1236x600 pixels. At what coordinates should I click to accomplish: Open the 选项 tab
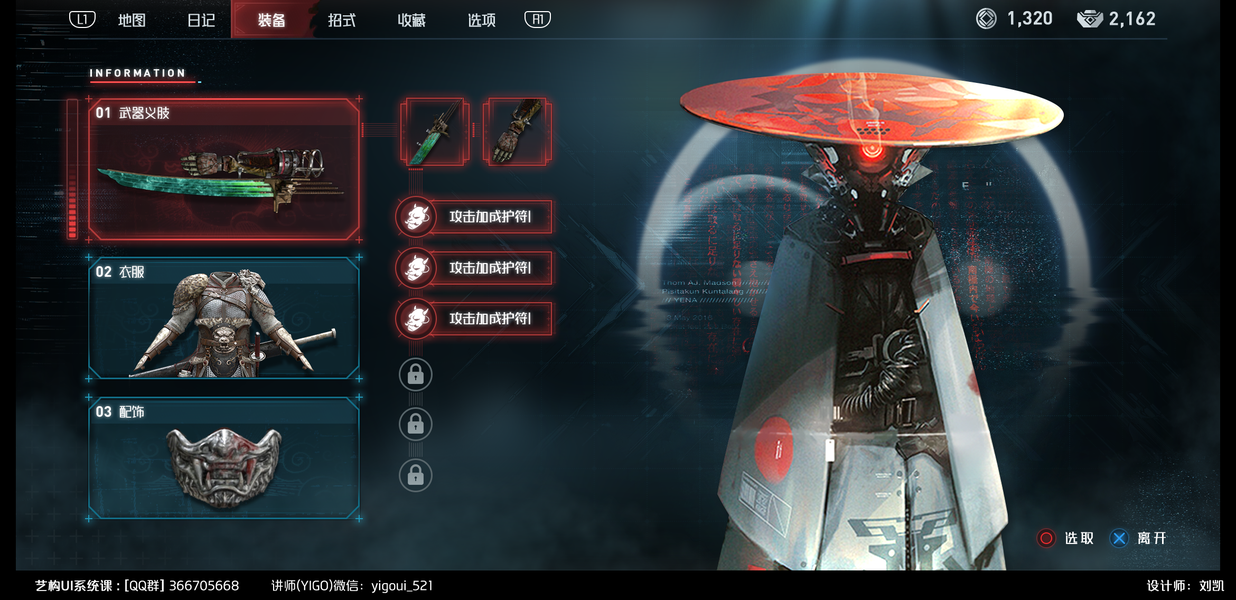coord(482,20)
